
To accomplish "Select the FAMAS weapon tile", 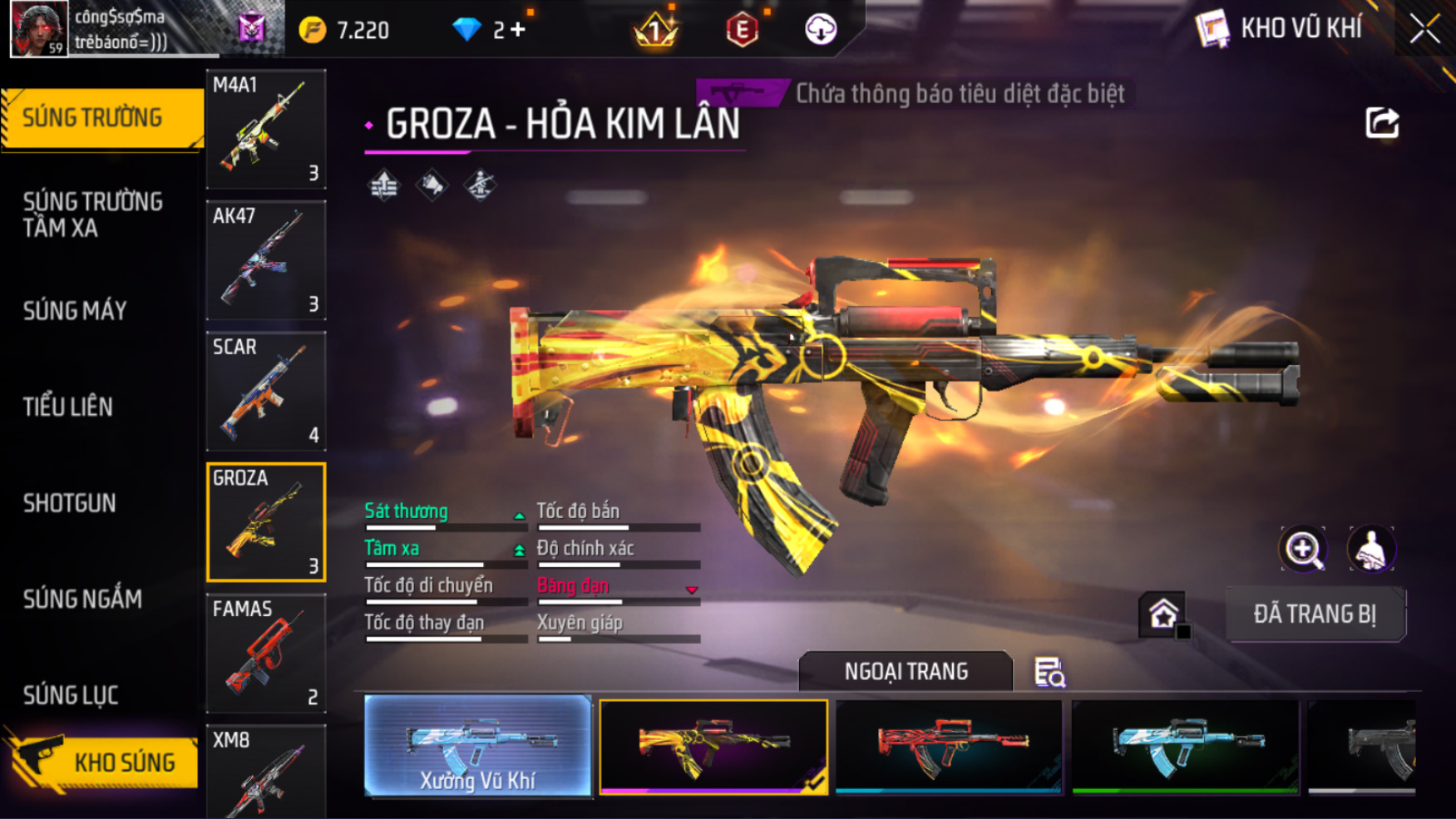I will 266,654.
